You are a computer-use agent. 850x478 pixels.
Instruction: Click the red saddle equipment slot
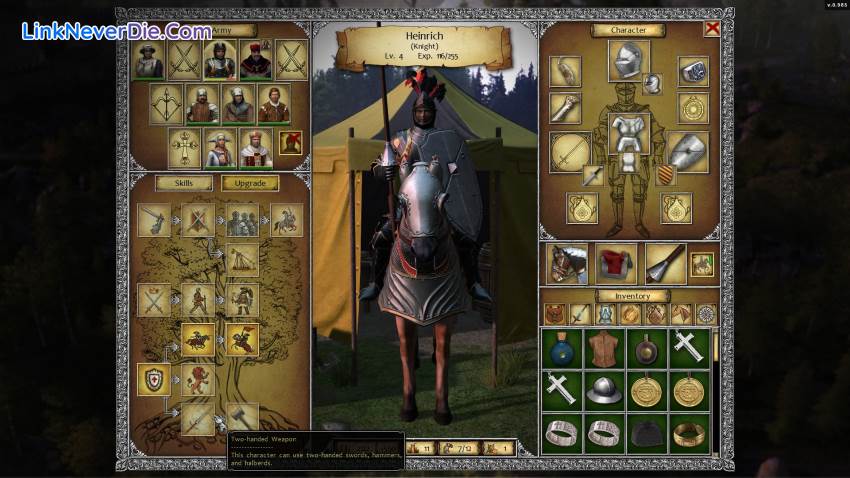pos(616,263)
